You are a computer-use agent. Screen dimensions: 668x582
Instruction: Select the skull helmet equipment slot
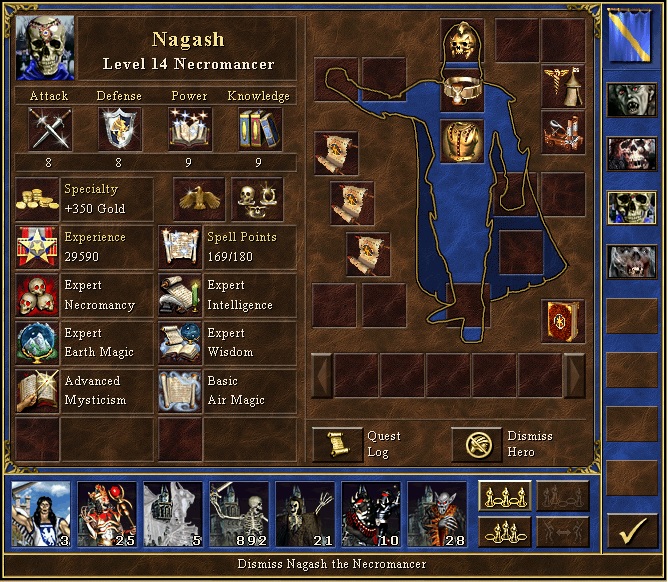(462, 41)
